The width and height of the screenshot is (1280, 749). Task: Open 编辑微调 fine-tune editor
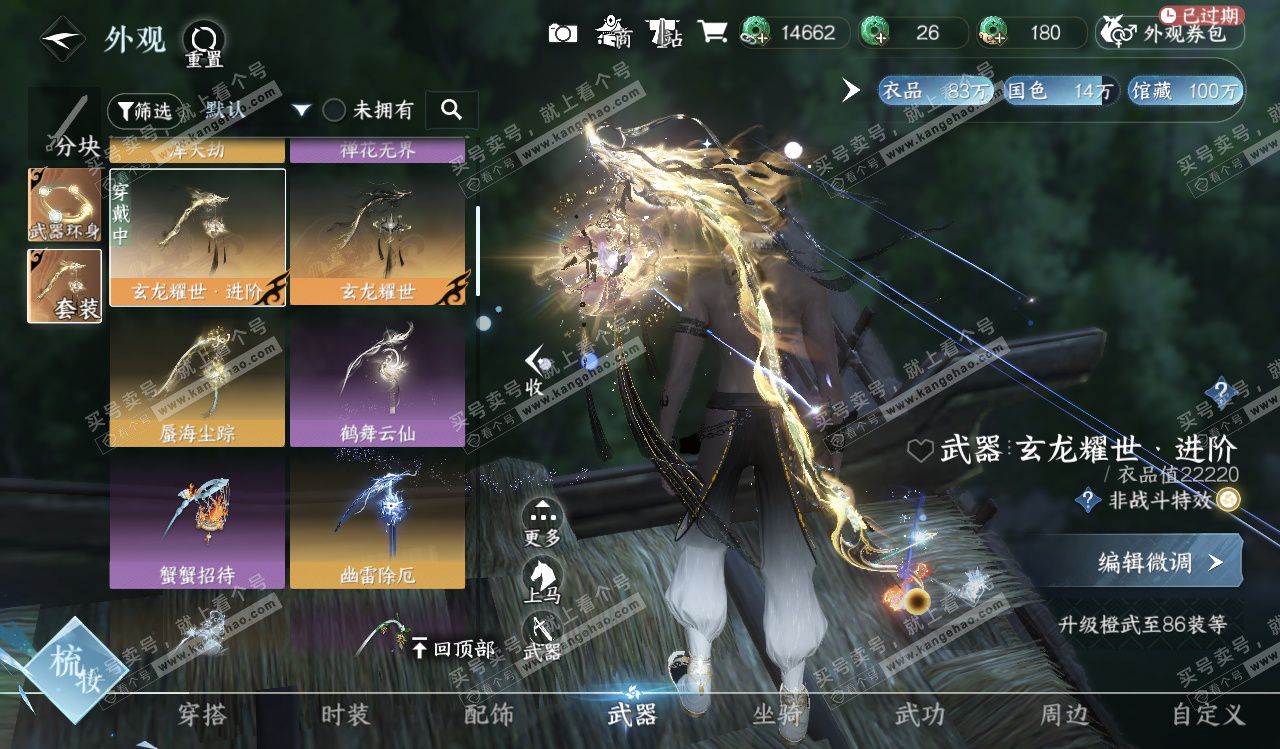tap(1159, 562)
